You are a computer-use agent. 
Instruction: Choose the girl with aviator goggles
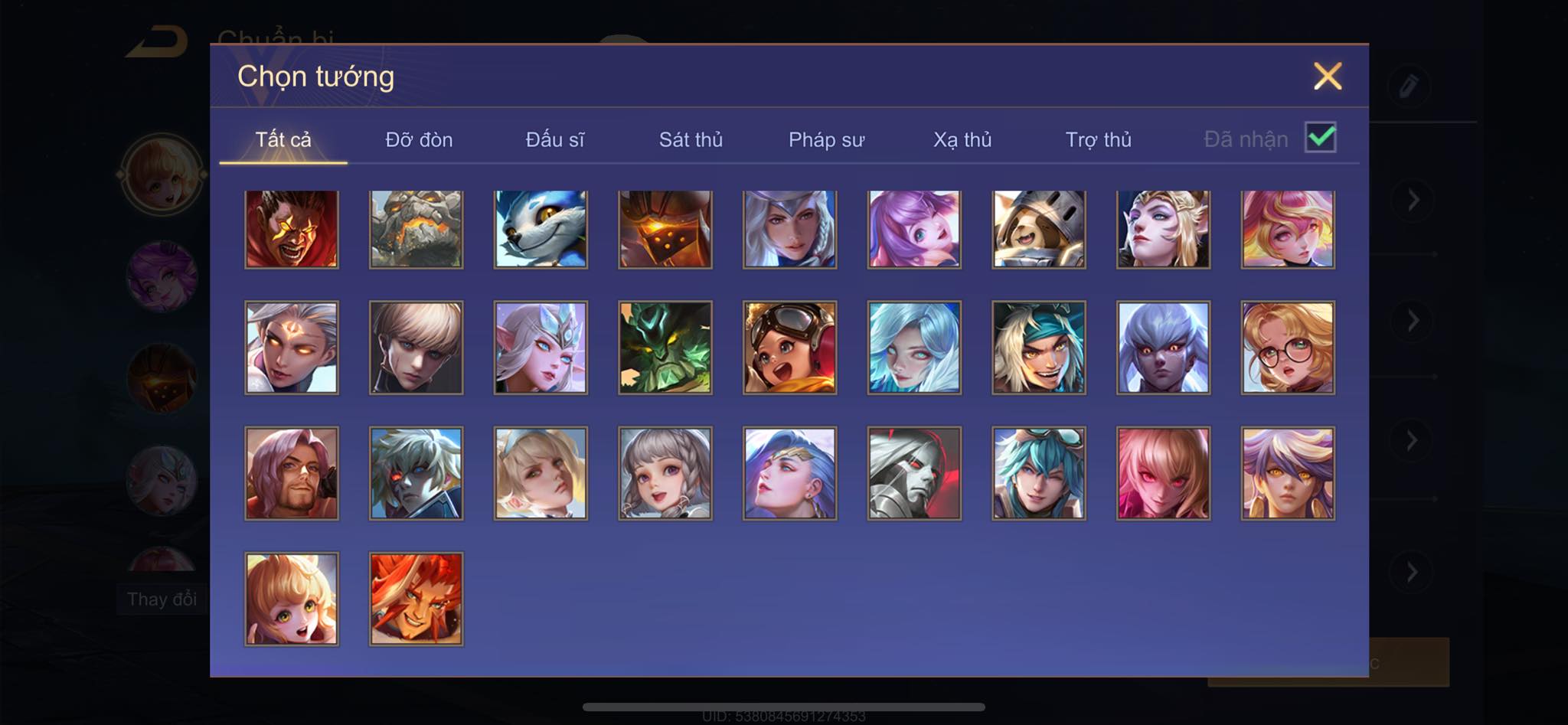coord(789,348)
